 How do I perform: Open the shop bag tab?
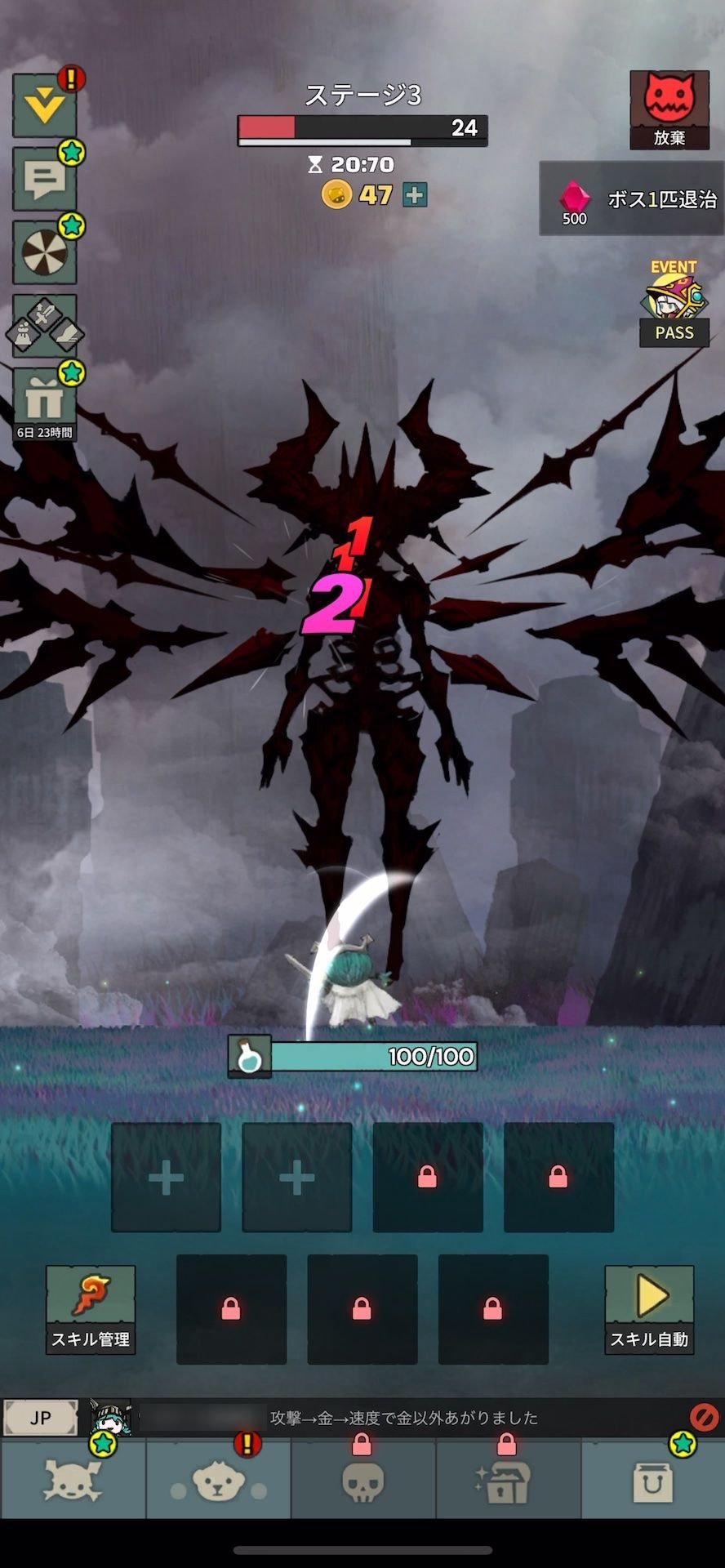click(x=653, y=1480)
